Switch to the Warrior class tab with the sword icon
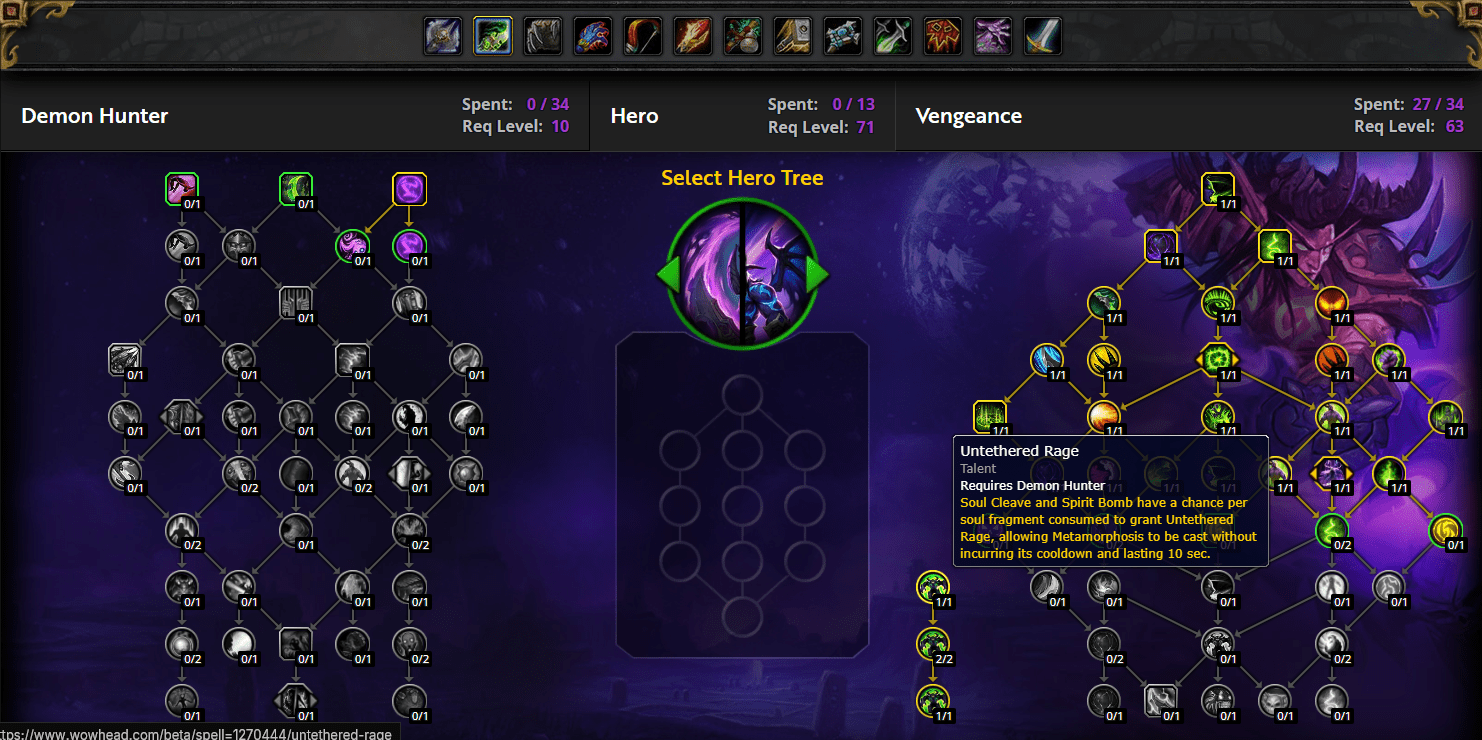 (x=1042, y=35)
